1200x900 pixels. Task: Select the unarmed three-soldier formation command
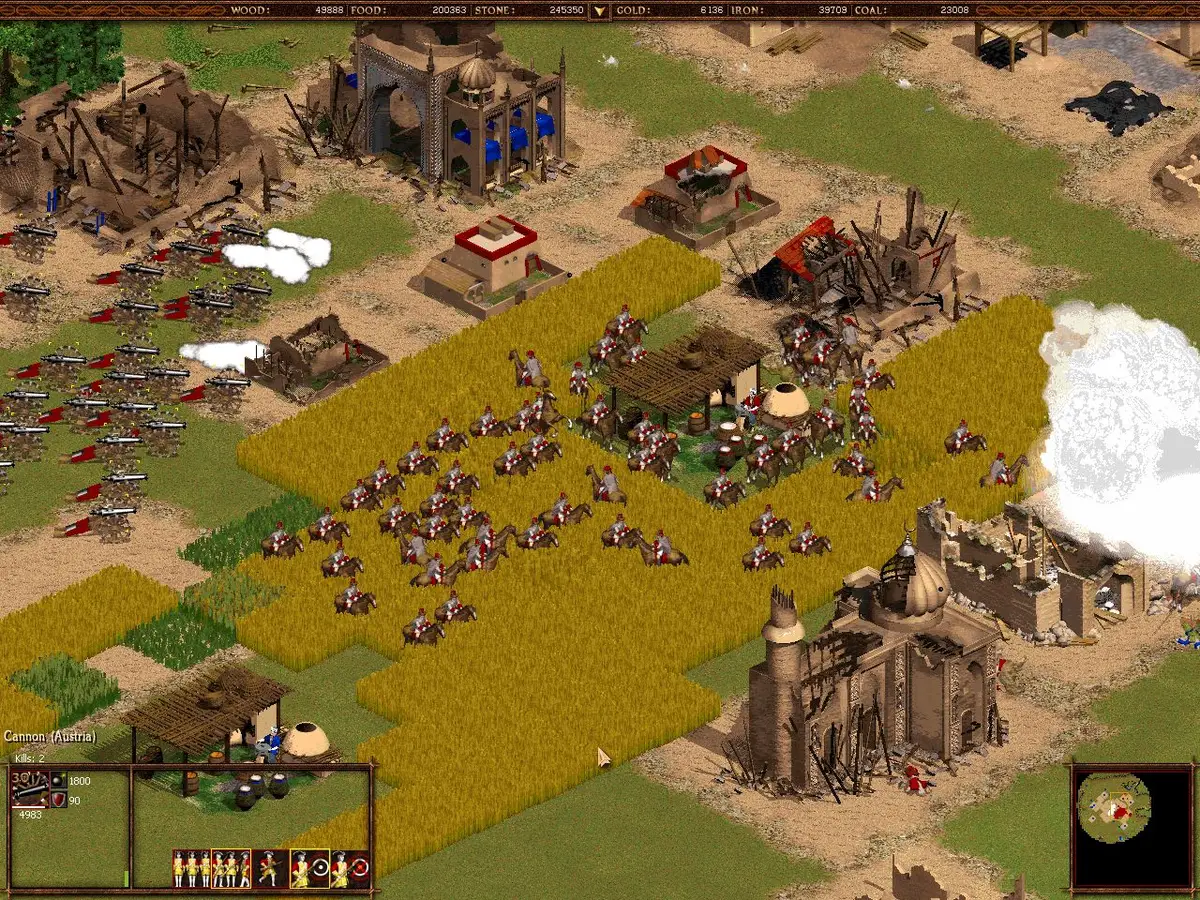[191, 868]
